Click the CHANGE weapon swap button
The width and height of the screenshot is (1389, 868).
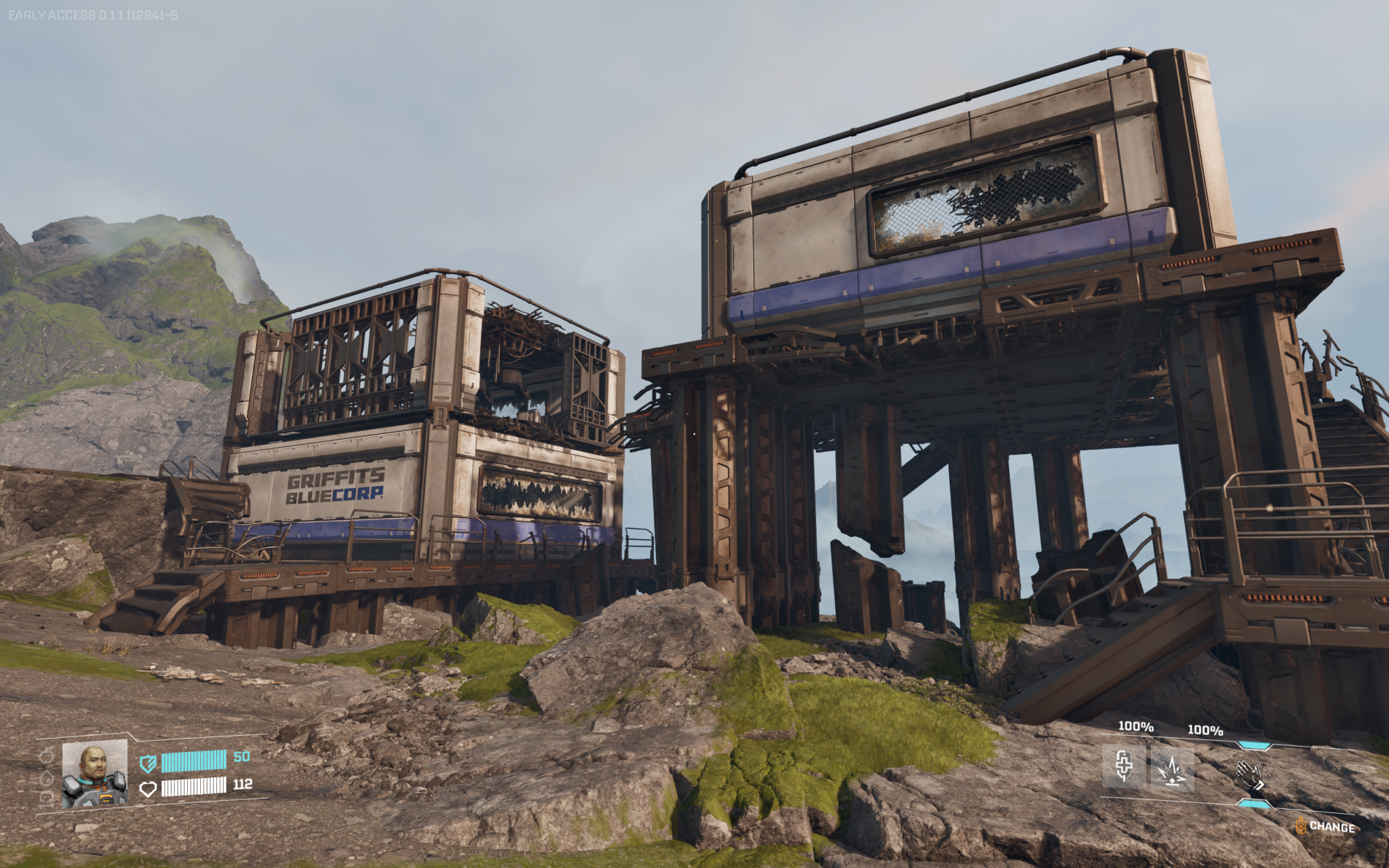[1331, 827]
